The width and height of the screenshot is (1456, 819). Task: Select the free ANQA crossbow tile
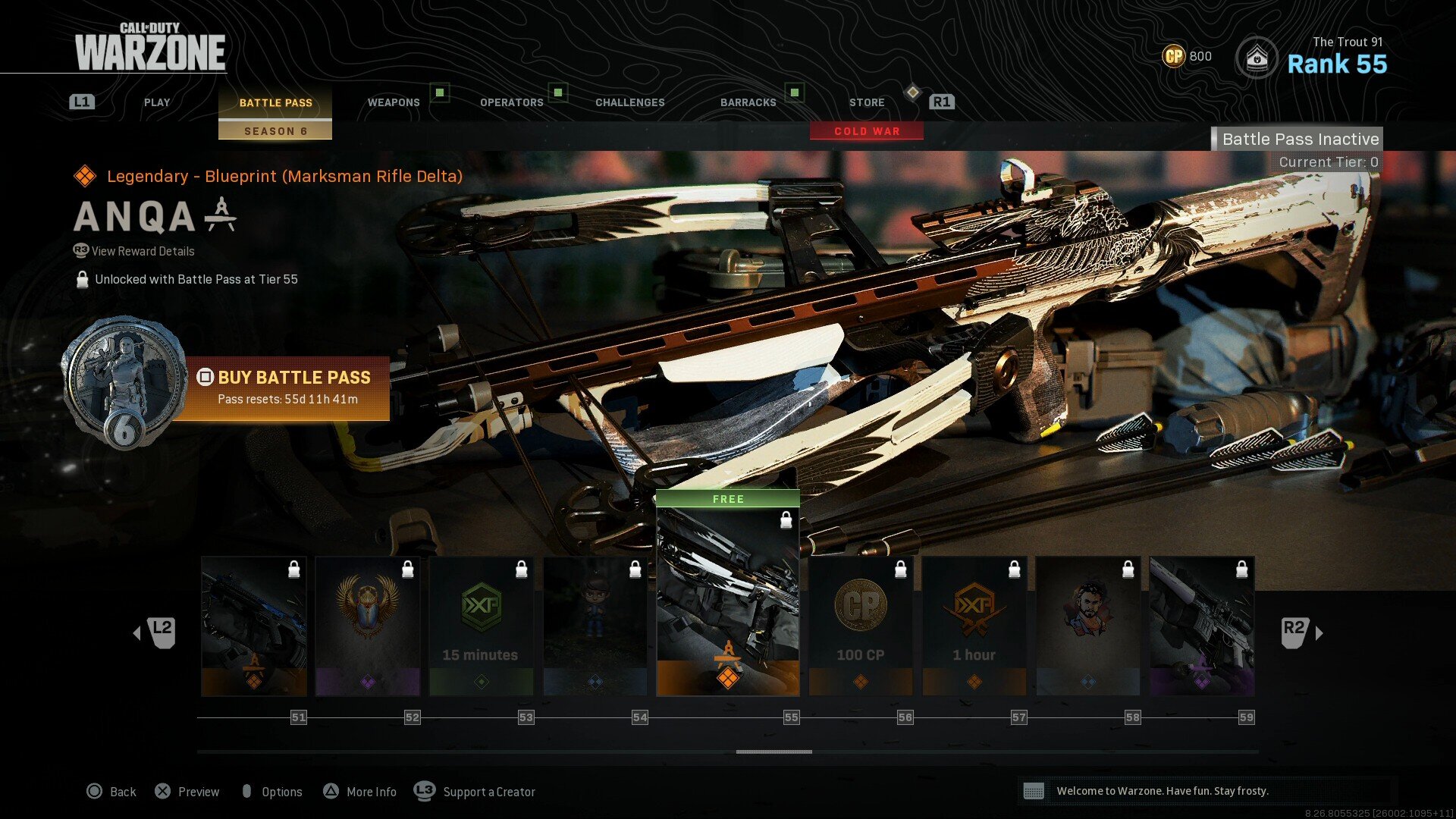[728, 599]
